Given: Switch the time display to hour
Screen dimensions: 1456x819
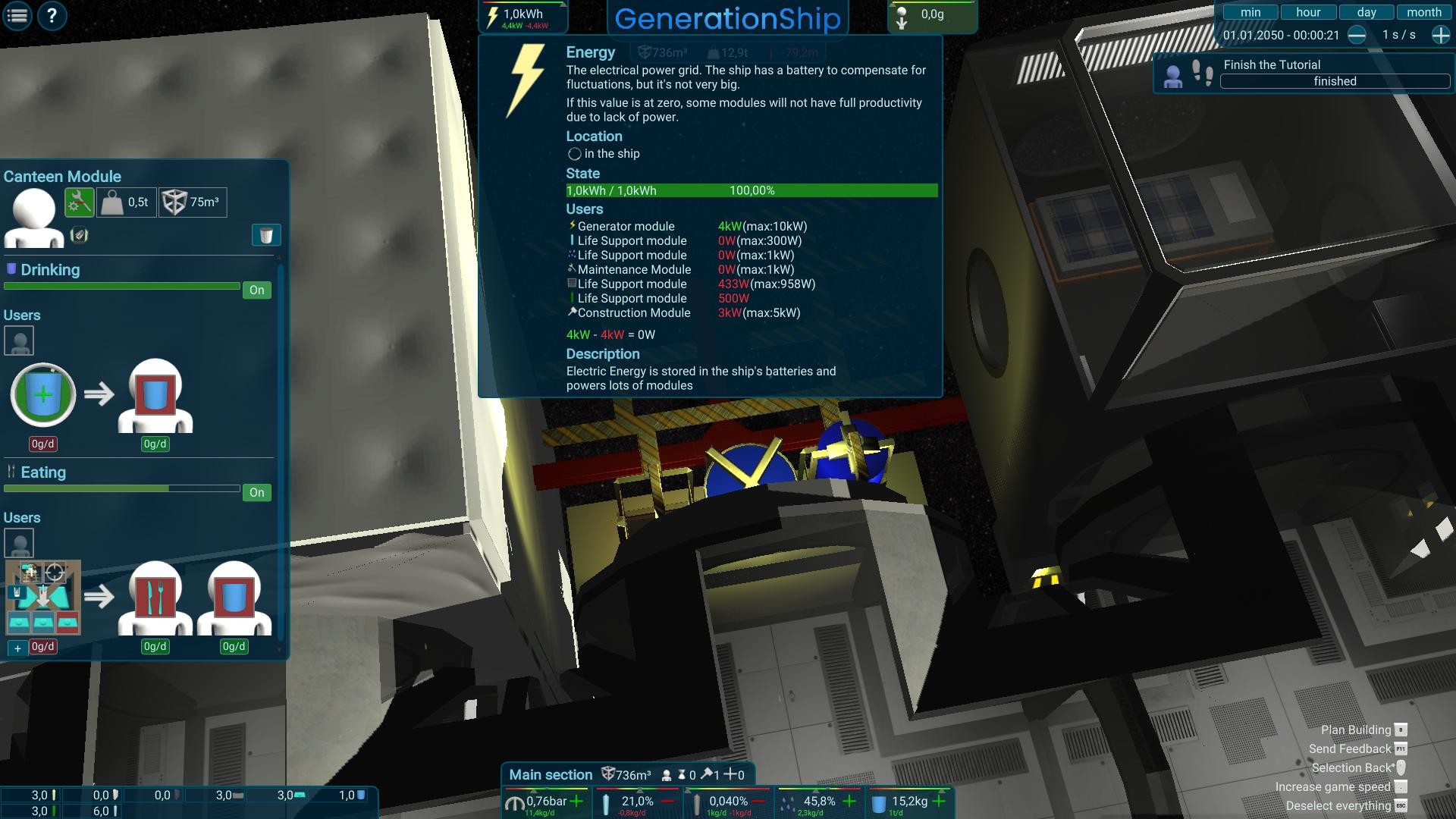Looking at the screenshot, I should click(x=1307, y=11).
